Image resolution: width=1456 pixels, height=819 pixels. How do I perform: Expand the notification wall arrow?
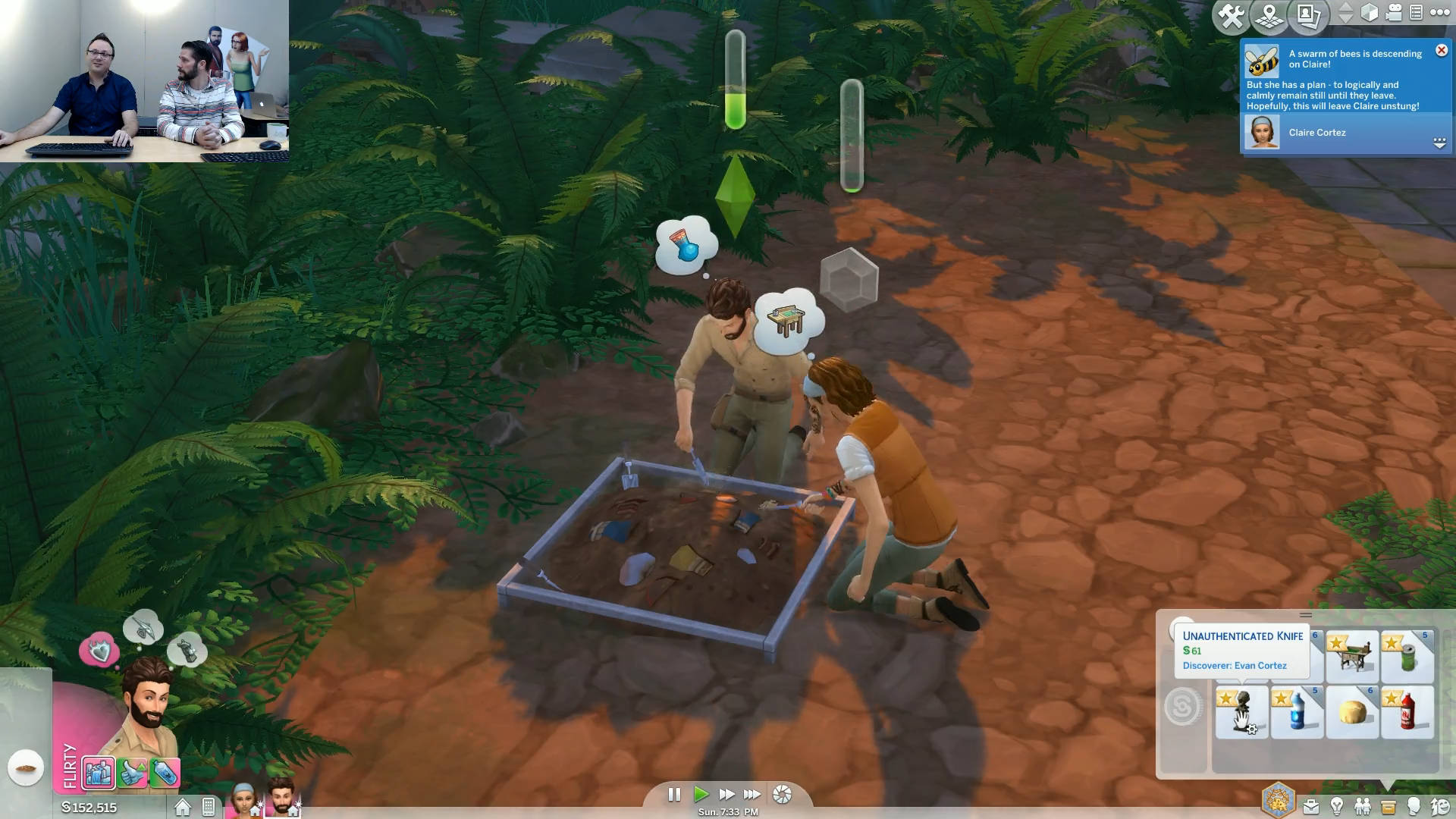[x=1439, y=143]
